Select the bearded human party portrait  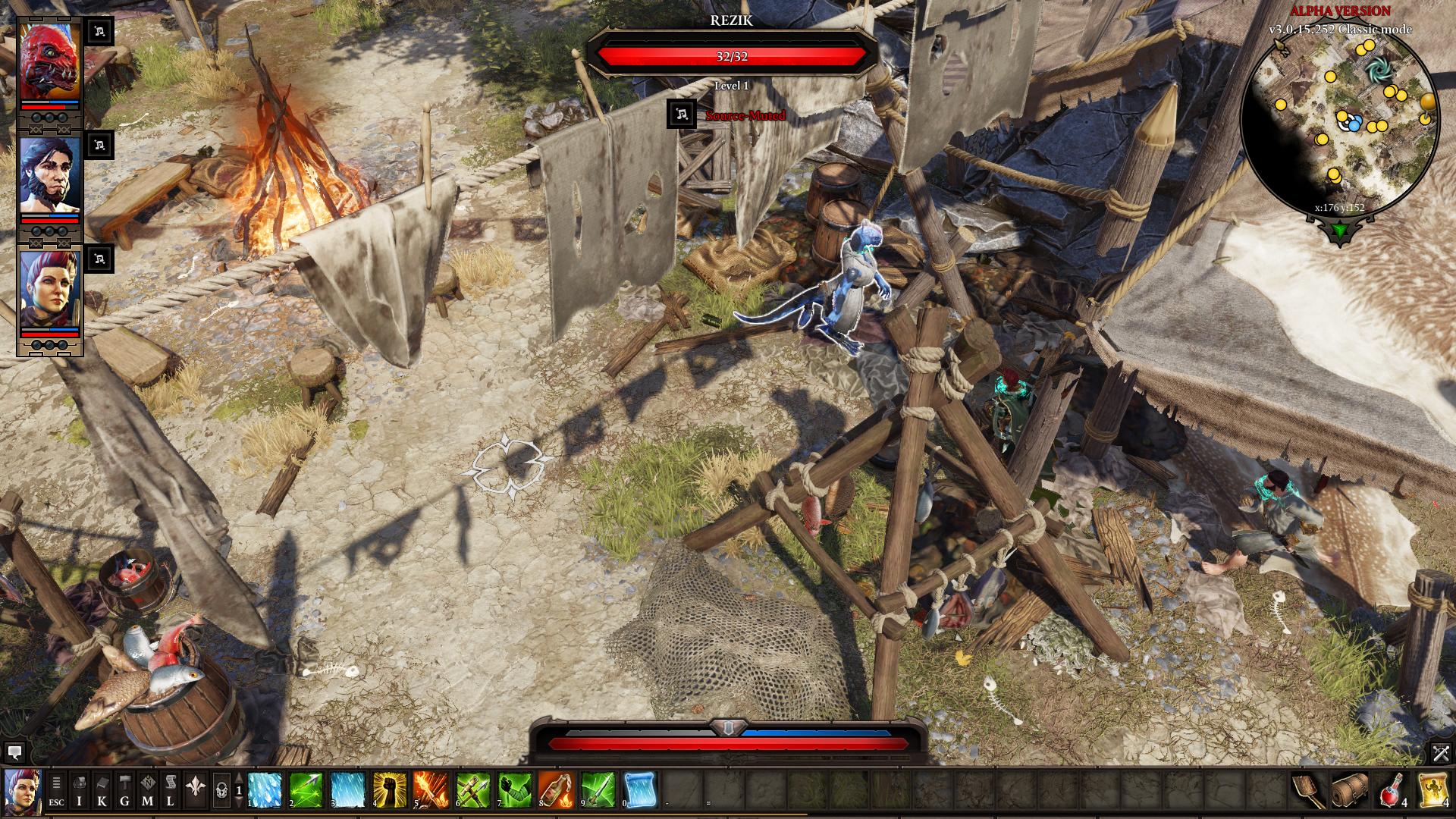(49, 176)
